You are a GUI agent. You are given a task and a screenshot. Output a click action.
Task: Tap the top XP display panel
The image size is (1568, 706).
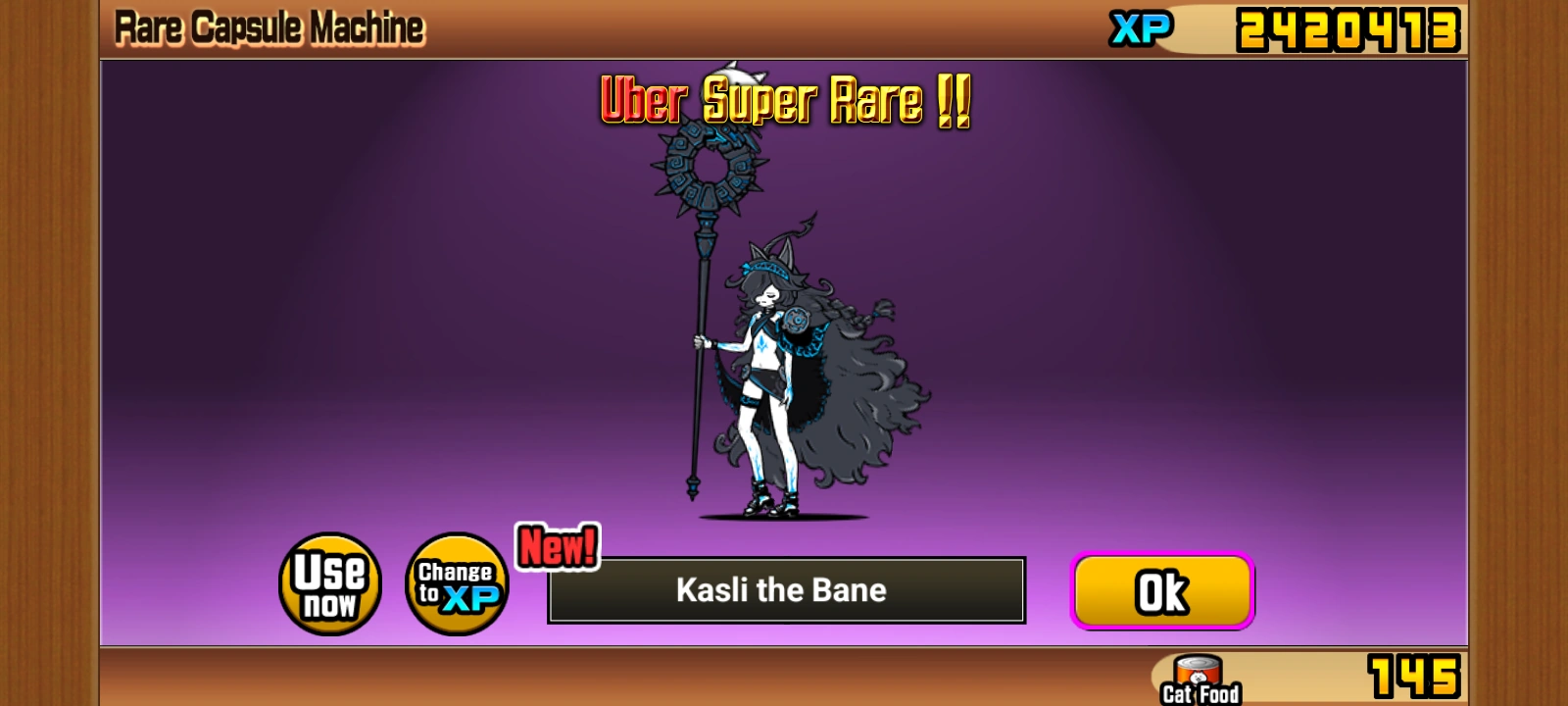(1274, 29)
